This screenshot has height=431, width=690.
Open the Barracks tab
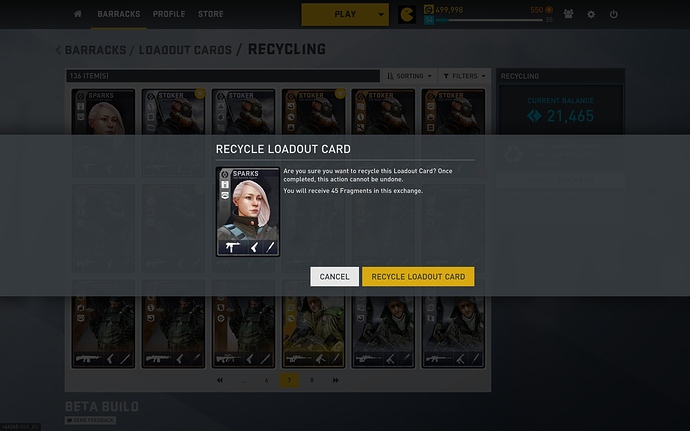pyautogui.click(x=120, y=15)
